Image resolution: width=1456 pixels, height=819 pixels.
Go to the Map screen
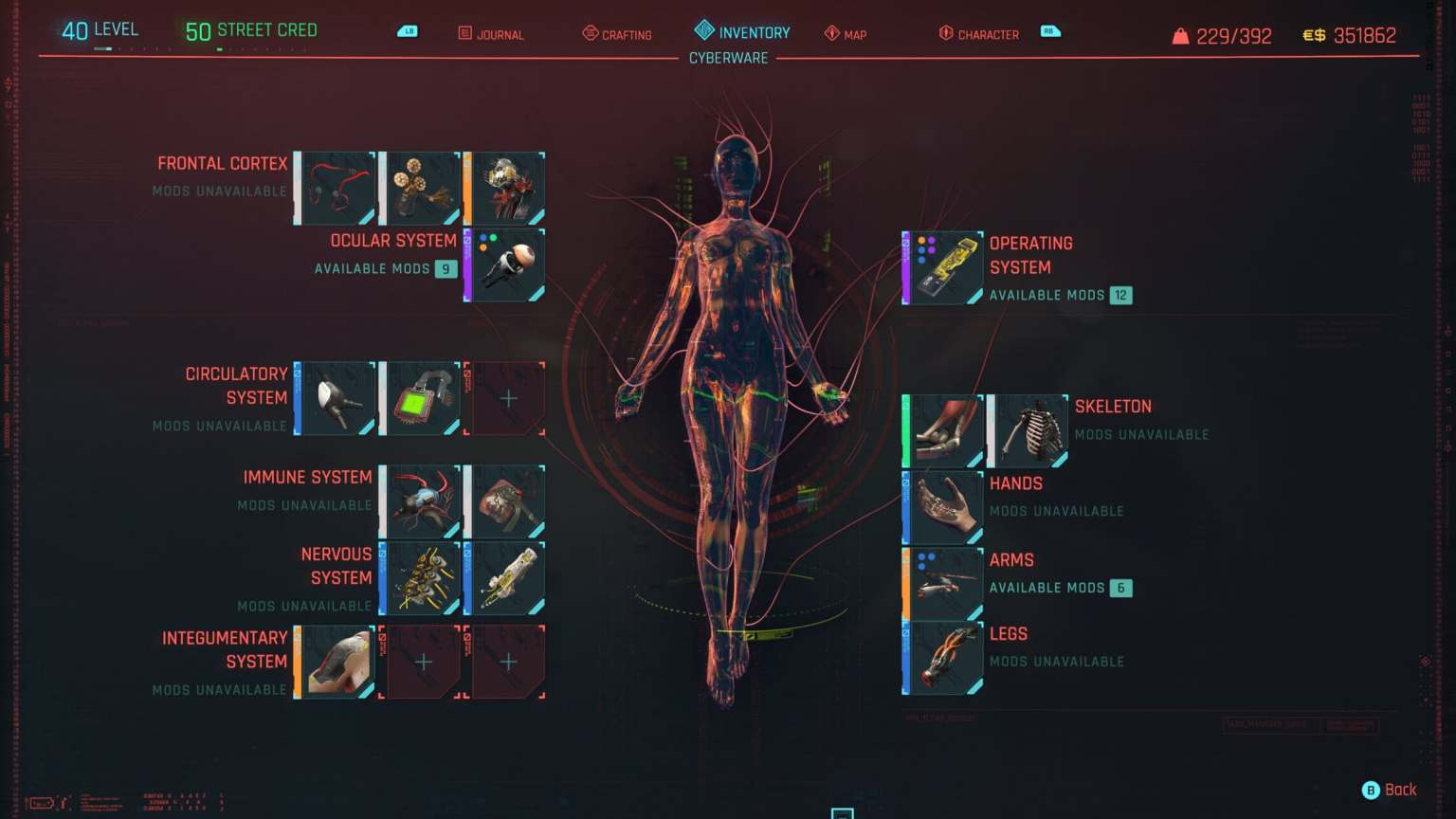(x=846, y=34)
